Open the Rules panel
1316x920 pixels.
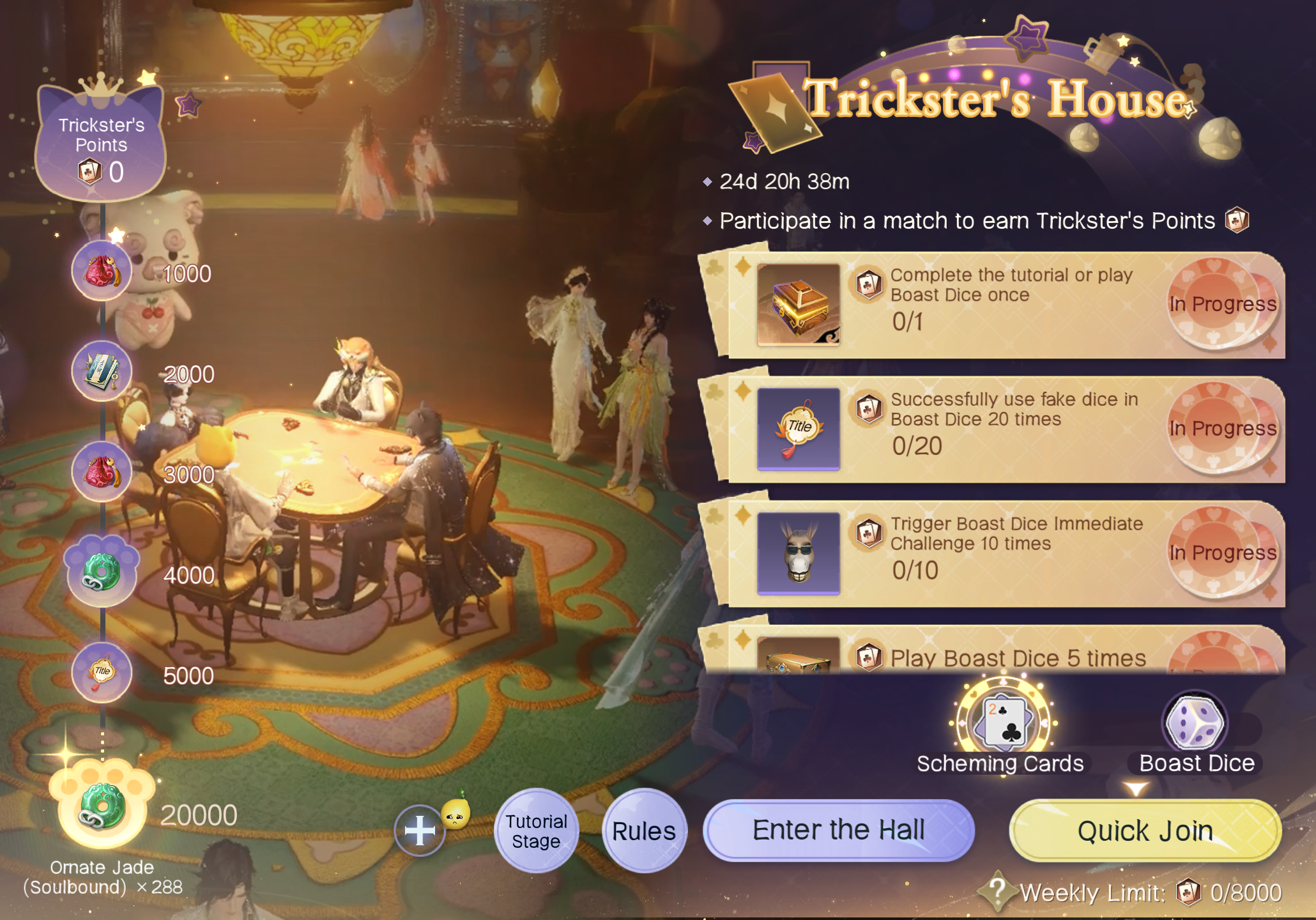644,831
